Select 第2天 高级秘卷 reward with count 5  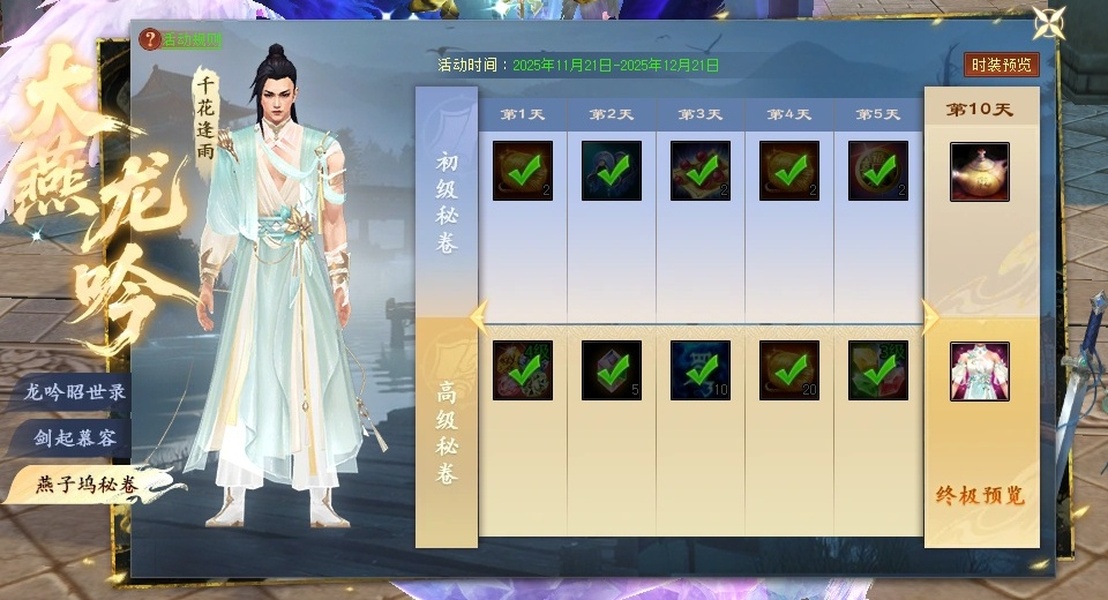[611, 371]
